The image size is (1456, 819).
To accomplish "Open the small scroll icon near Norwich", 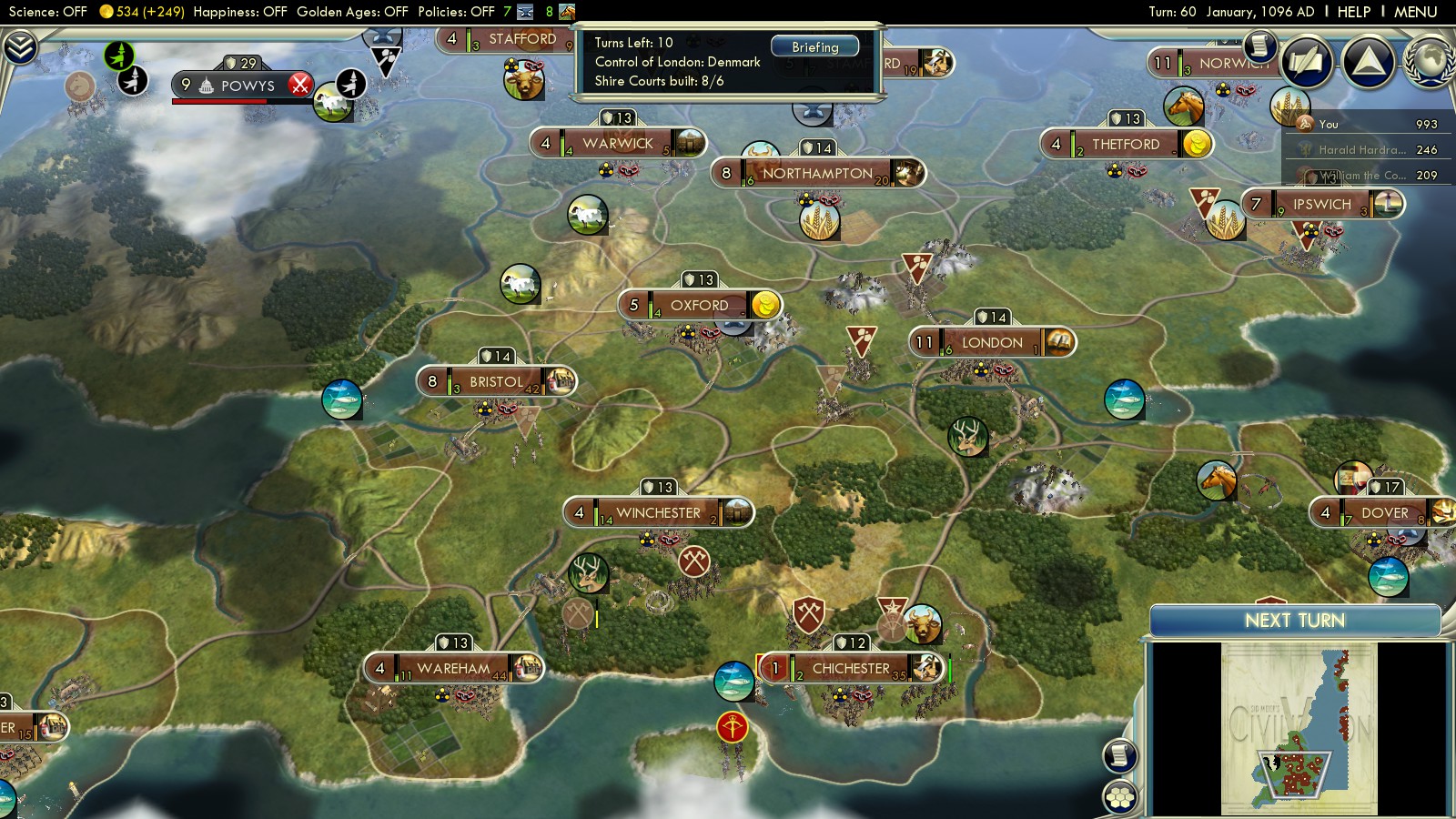I will point(1259,45).
